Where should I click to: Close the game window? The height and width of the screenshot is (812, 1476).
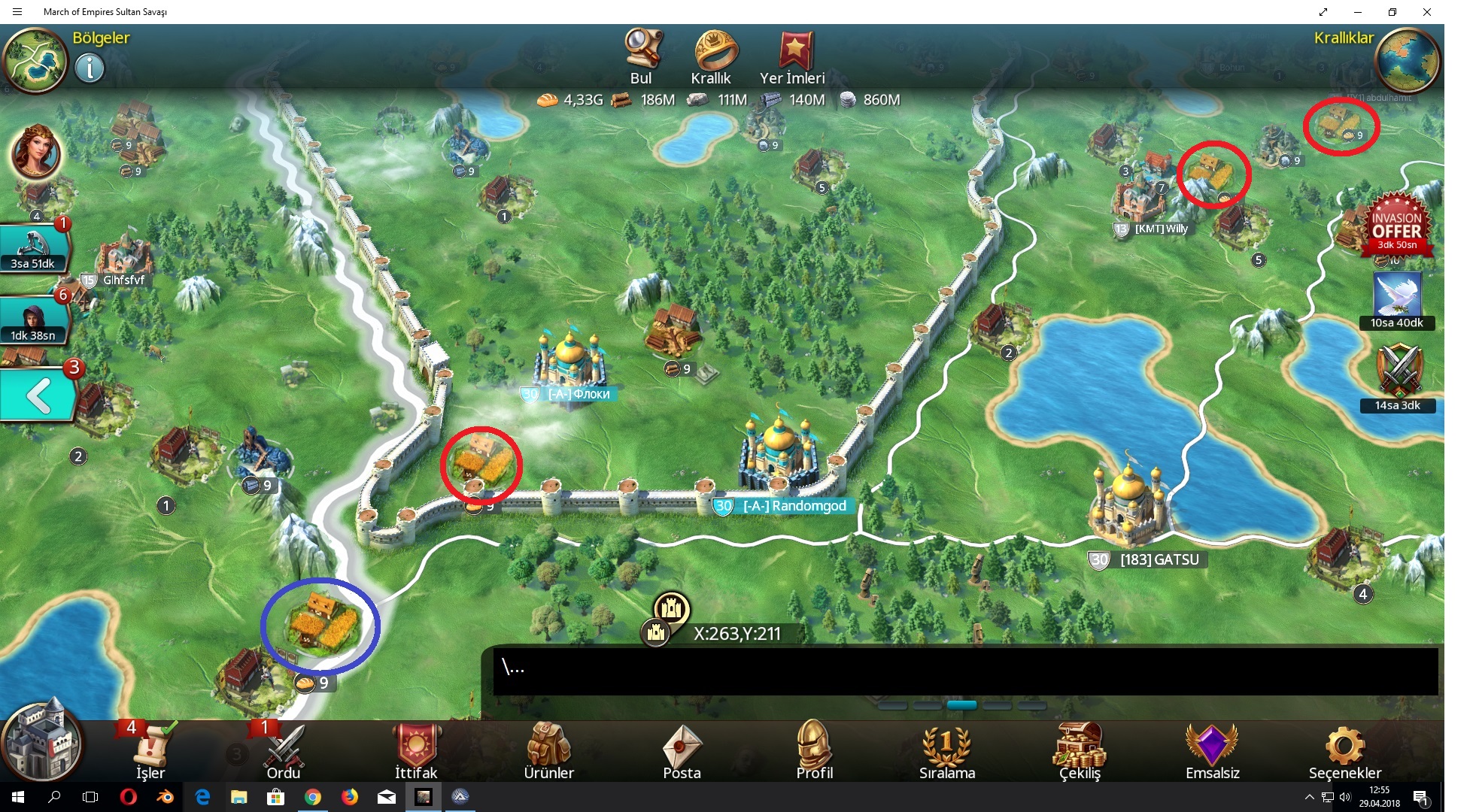point(1426,12)
